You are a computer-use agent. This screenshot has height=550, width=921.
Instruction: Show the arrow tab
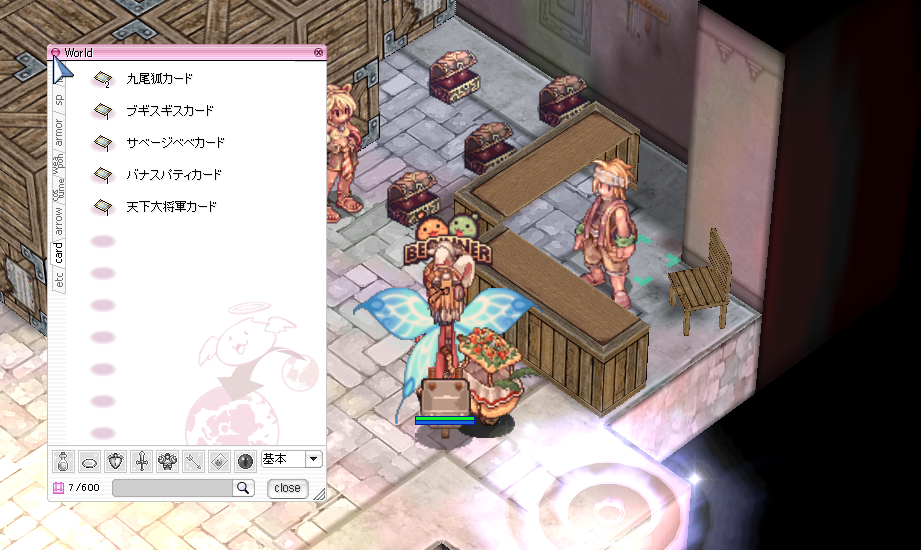click(59, 217)
